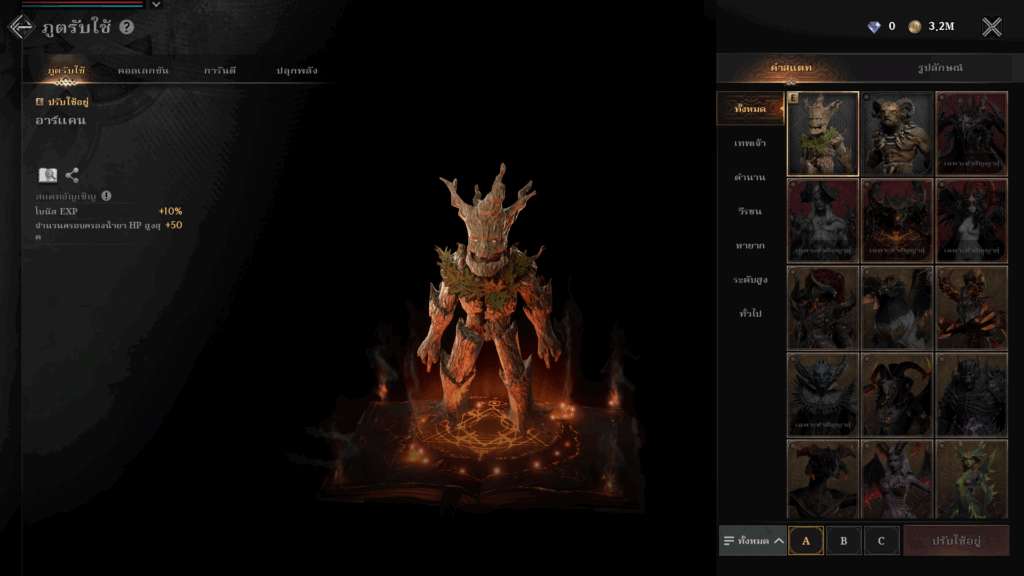The image size is (1024, 576).
Task: Switch to preset B
Action: click(x=843, y=540)
